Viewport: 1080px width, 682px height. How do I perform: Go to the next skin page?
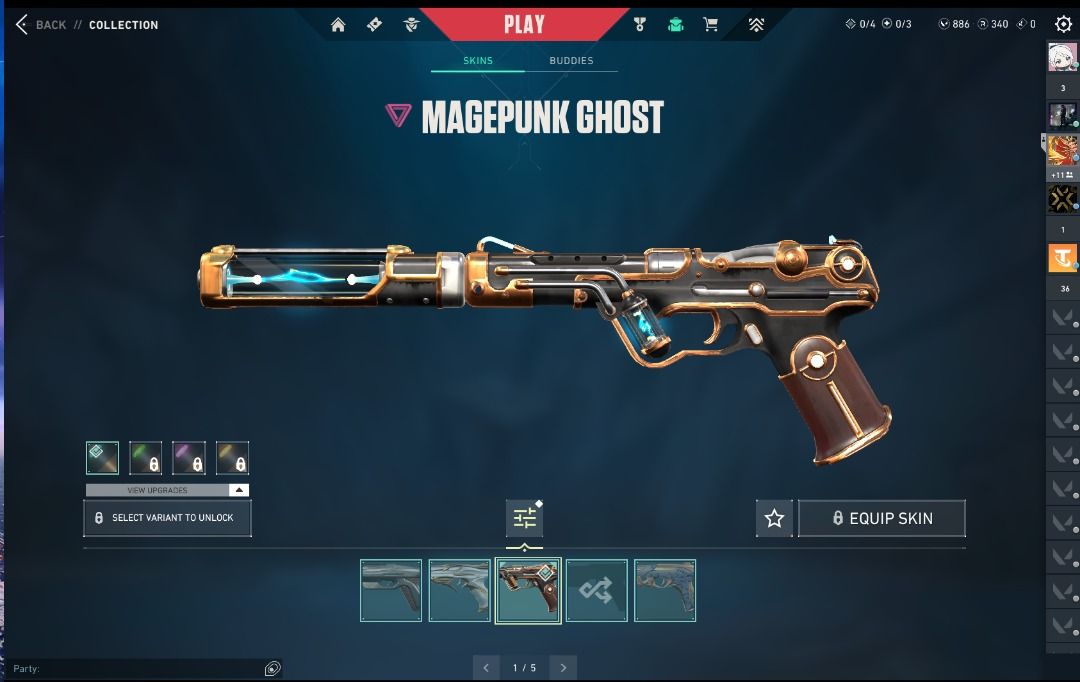pyautogui.click(x=563, y=668)
